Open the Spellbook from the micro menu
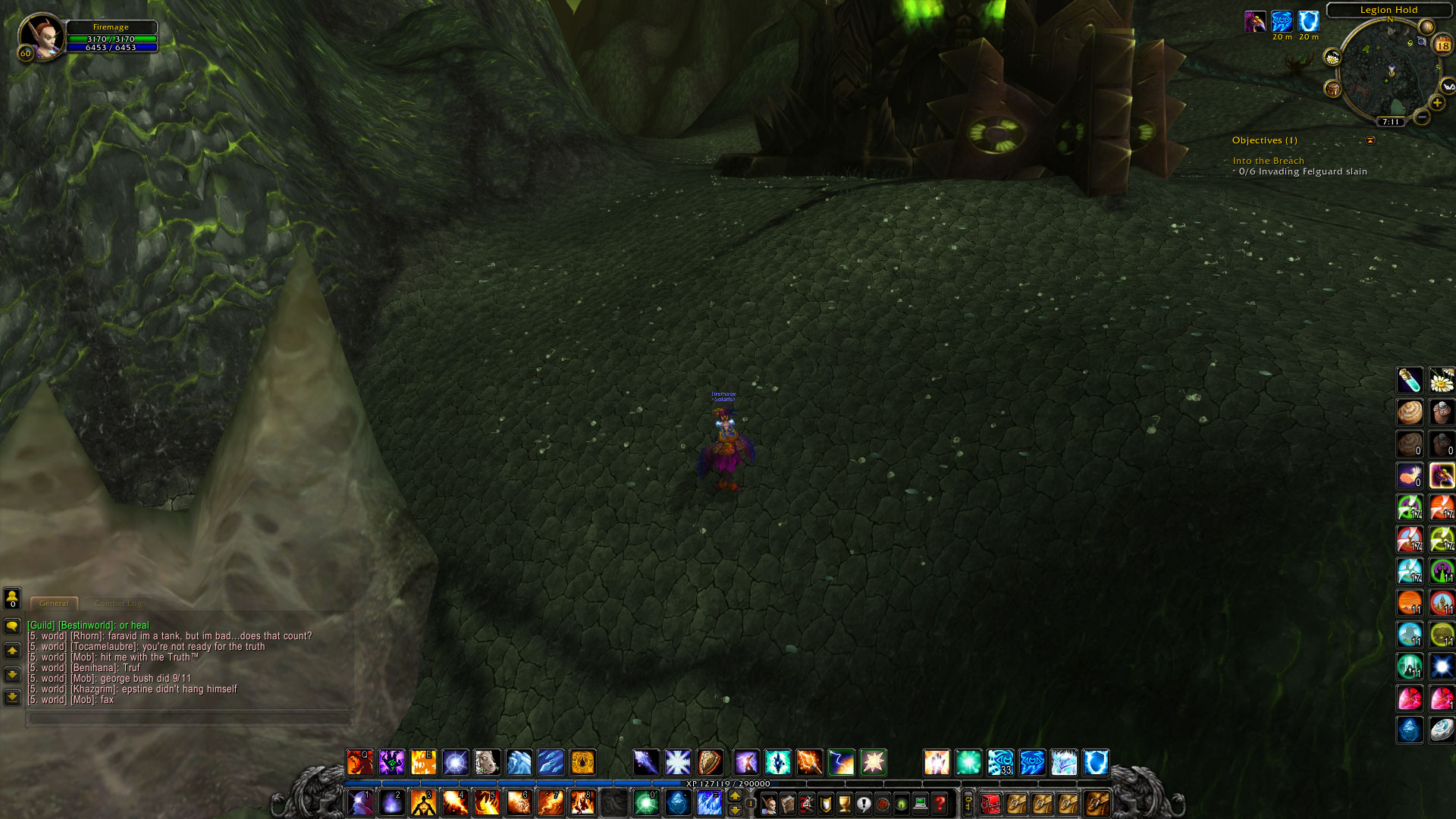 788,805
